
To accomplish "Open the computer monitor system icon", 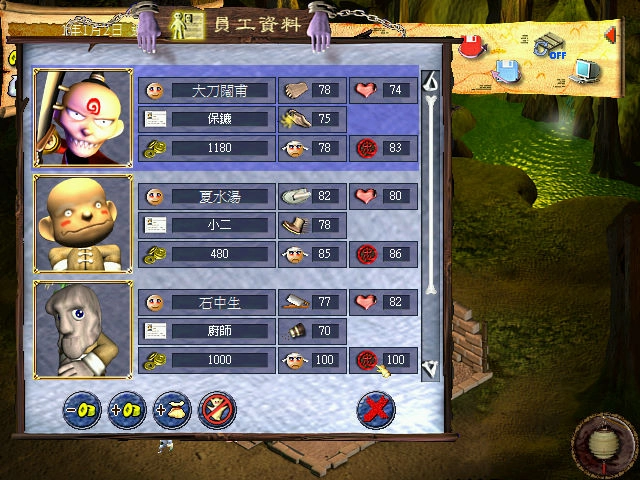I will [x=584, y=70].
